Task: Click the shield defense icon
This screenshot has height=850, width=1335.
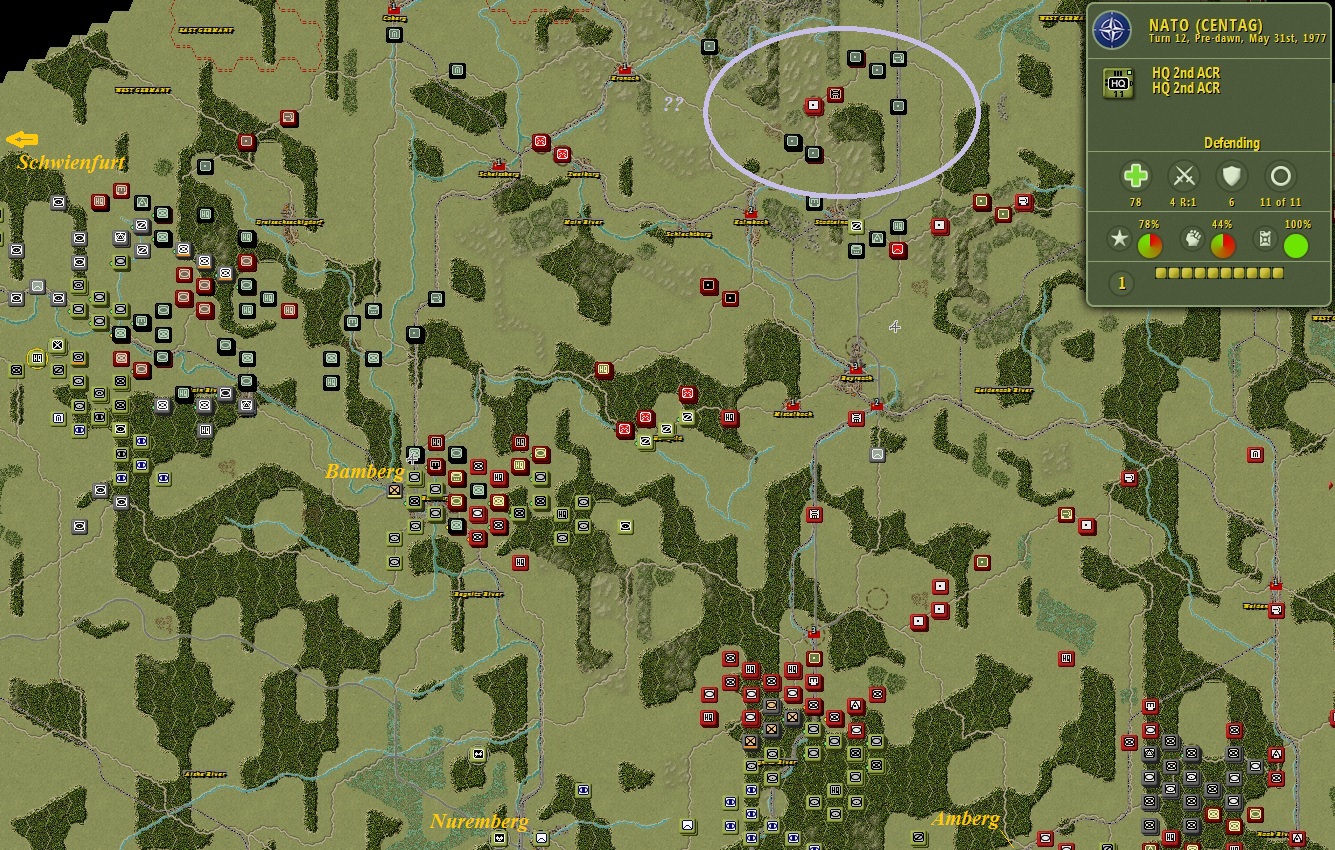Action: (1231, 177)
